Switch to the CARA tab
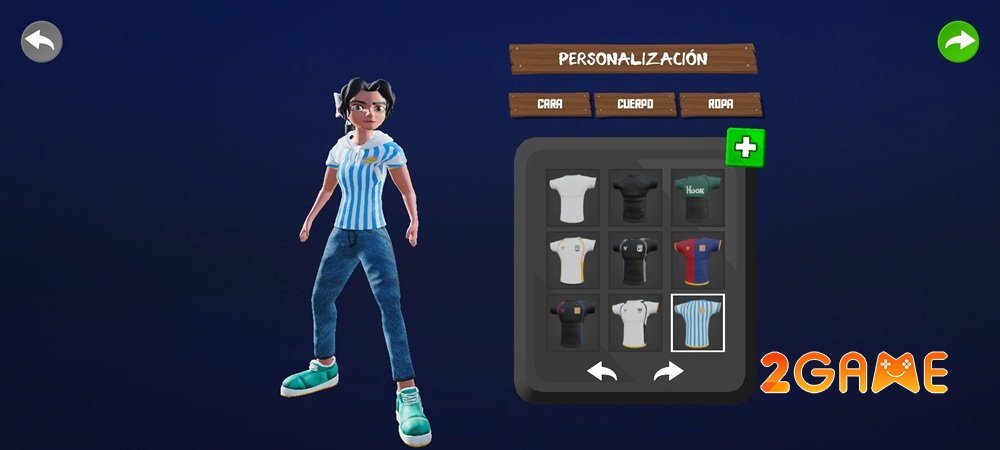The width and height of the screenshot is (1000, 450). tap(549, 104)
